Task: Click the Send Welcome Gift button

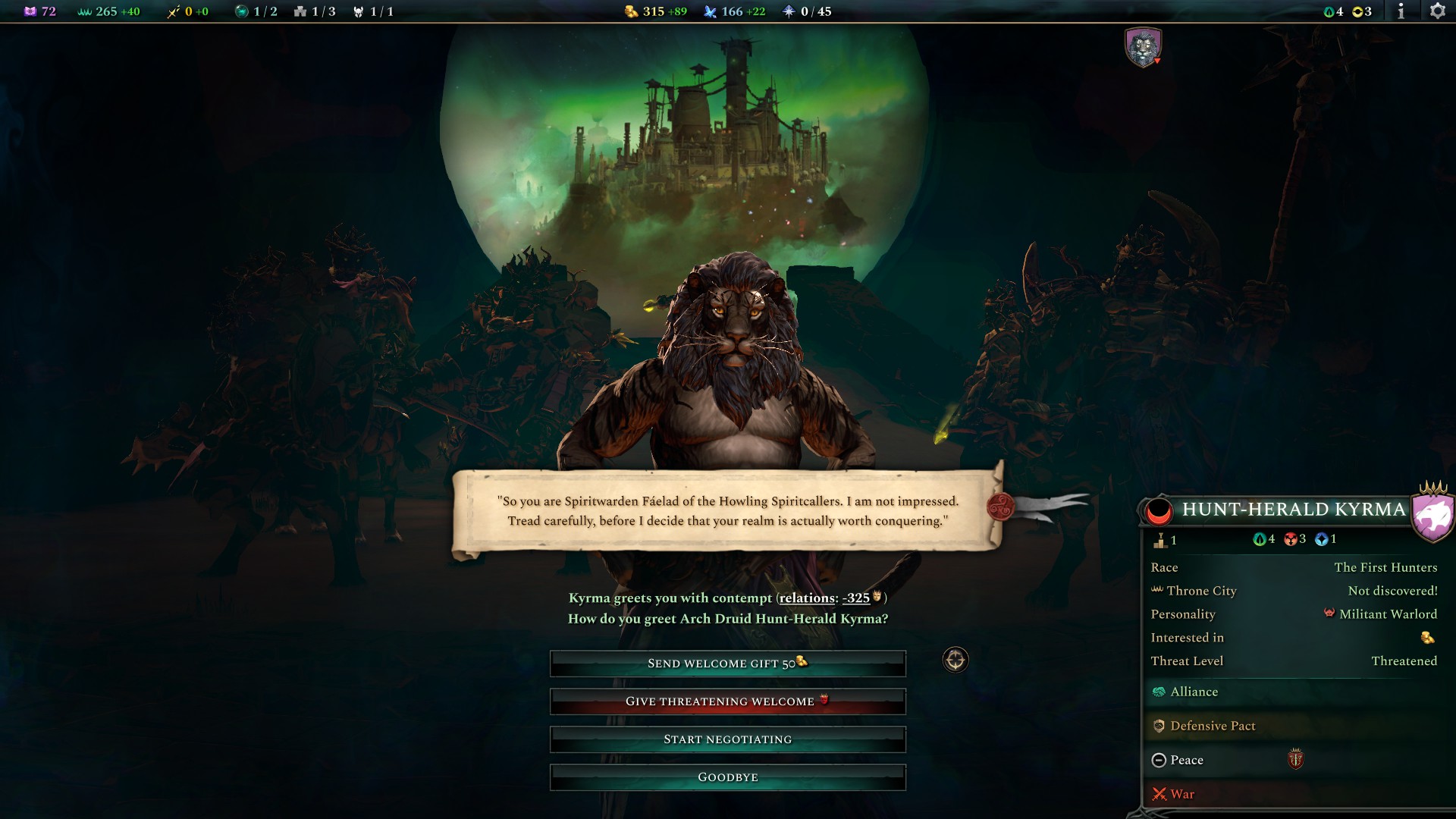Action: [727, 663]
